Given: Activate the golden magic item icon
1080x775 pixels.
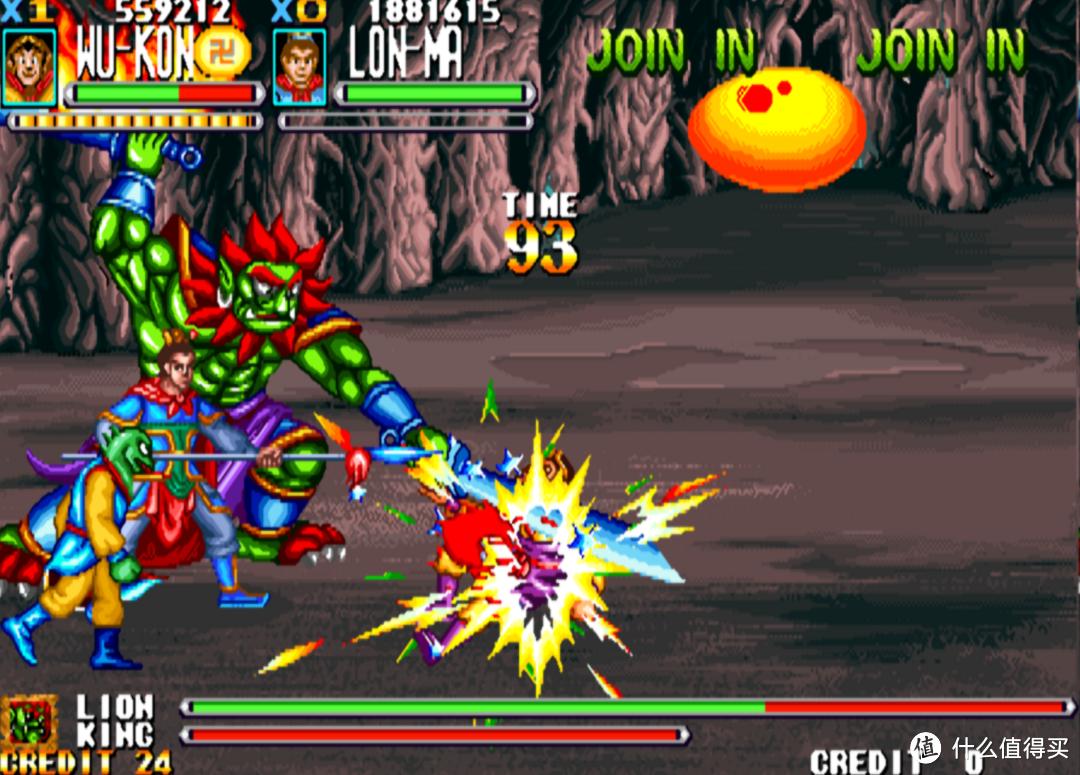Looking at the screenshot, I should pos(221,52).
